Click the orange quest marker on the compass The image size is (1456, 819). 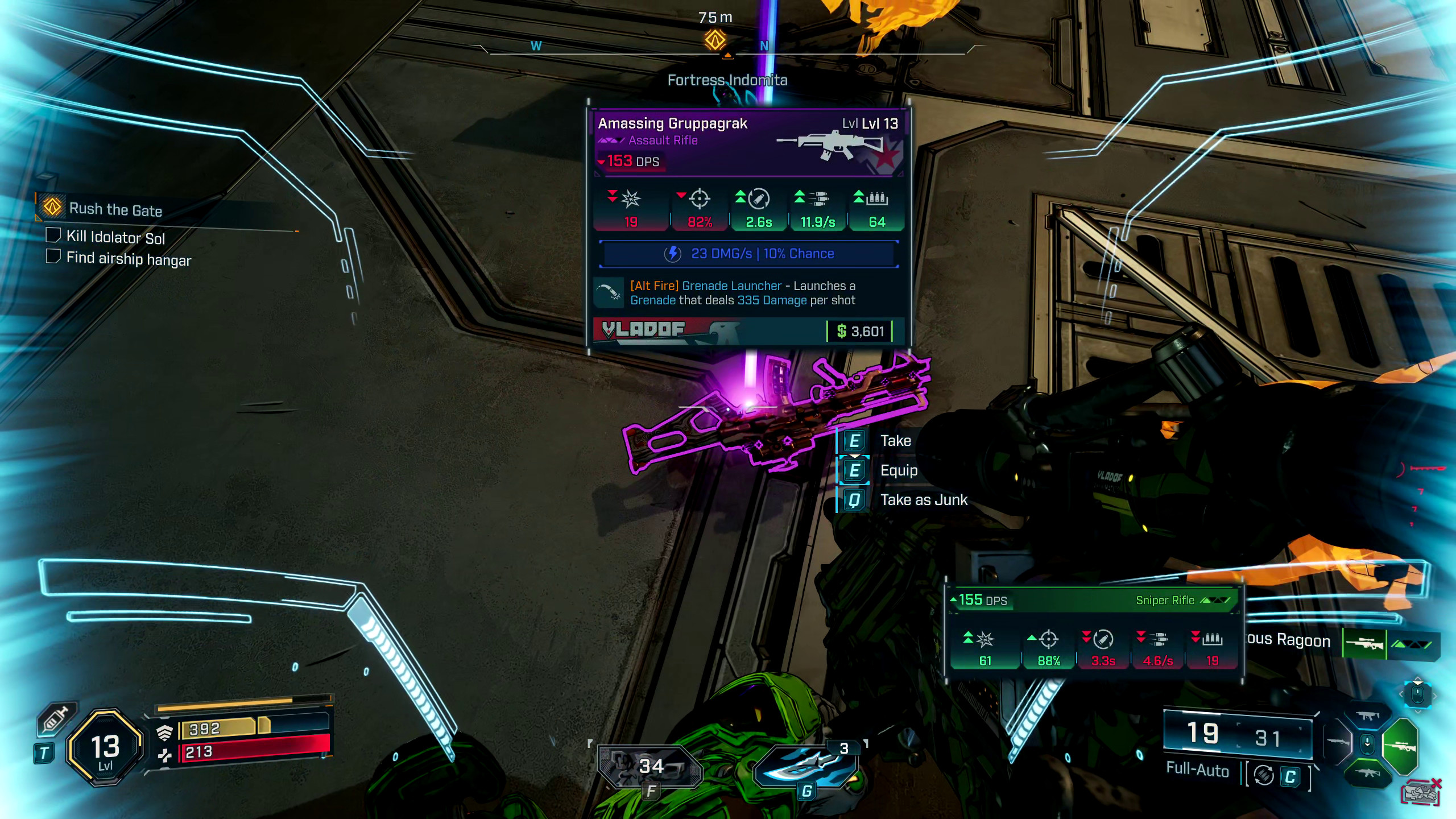715,40
